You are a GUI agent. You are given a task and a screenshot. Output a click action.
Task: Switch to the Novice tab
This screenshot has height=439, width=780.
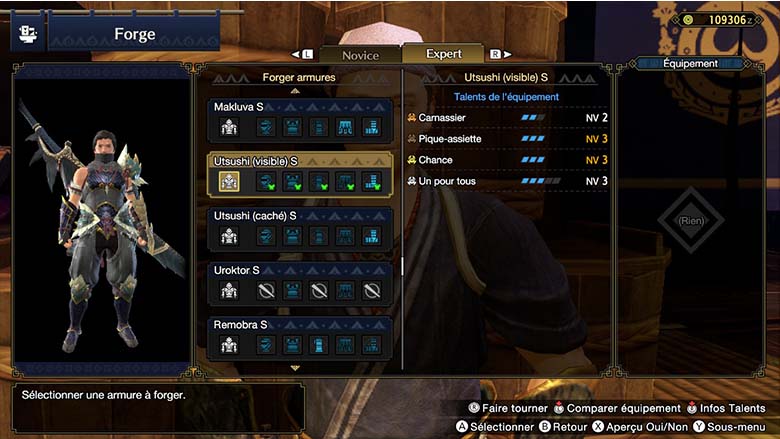click(360, 55)
